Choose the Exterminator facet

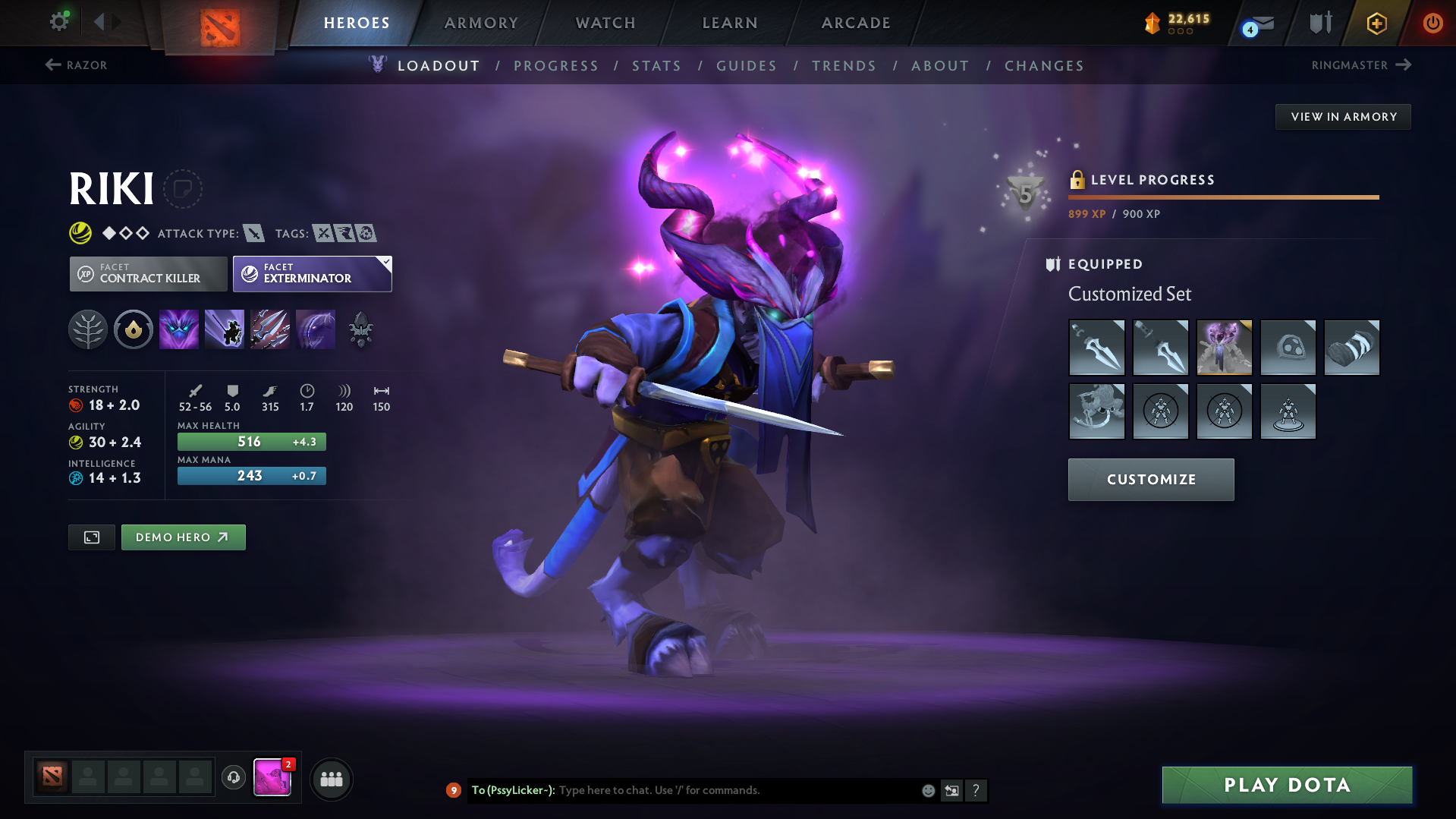click(x=312, y=273)
